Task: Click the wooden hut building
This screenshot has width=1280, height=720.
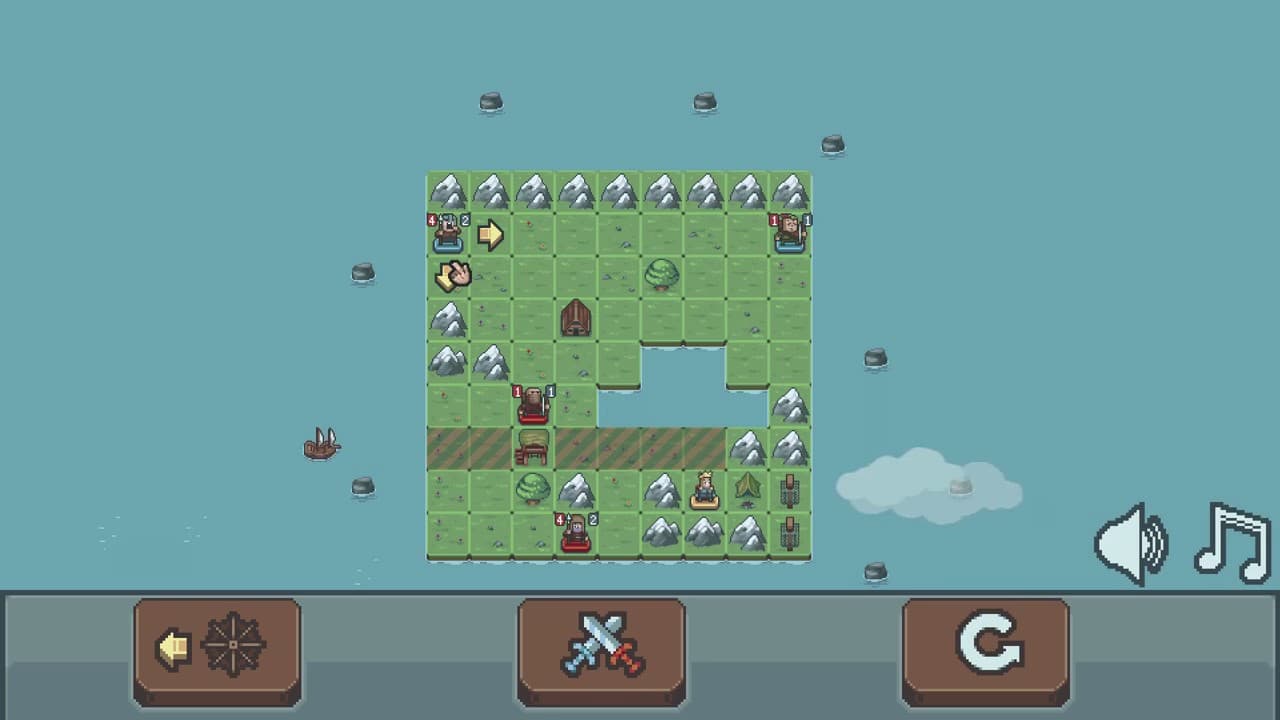Action: tap(574, 320)
